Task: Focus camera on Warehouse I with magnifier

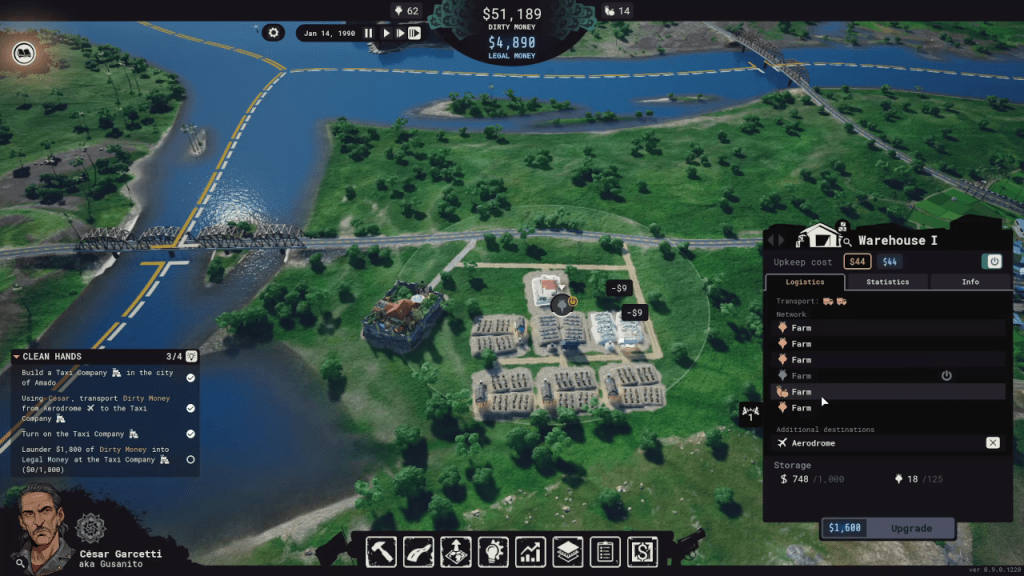Action: (x=846, y=241)
